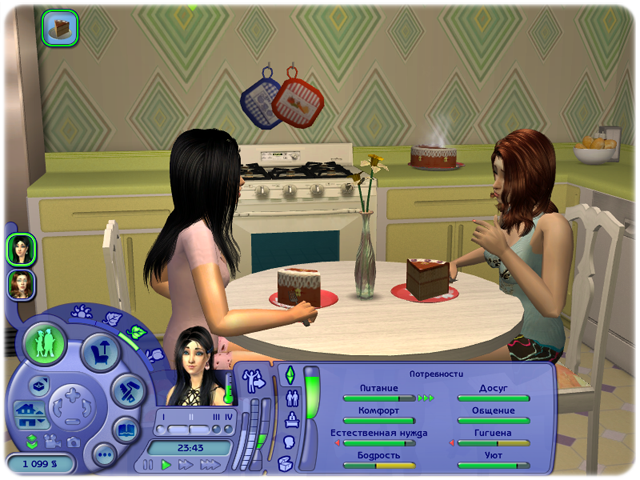Image resolution: width=640 pixels, height=480 pixels.
Task: Open the Career panel tab
Action: pyautogui.click(x=291, y=420)
